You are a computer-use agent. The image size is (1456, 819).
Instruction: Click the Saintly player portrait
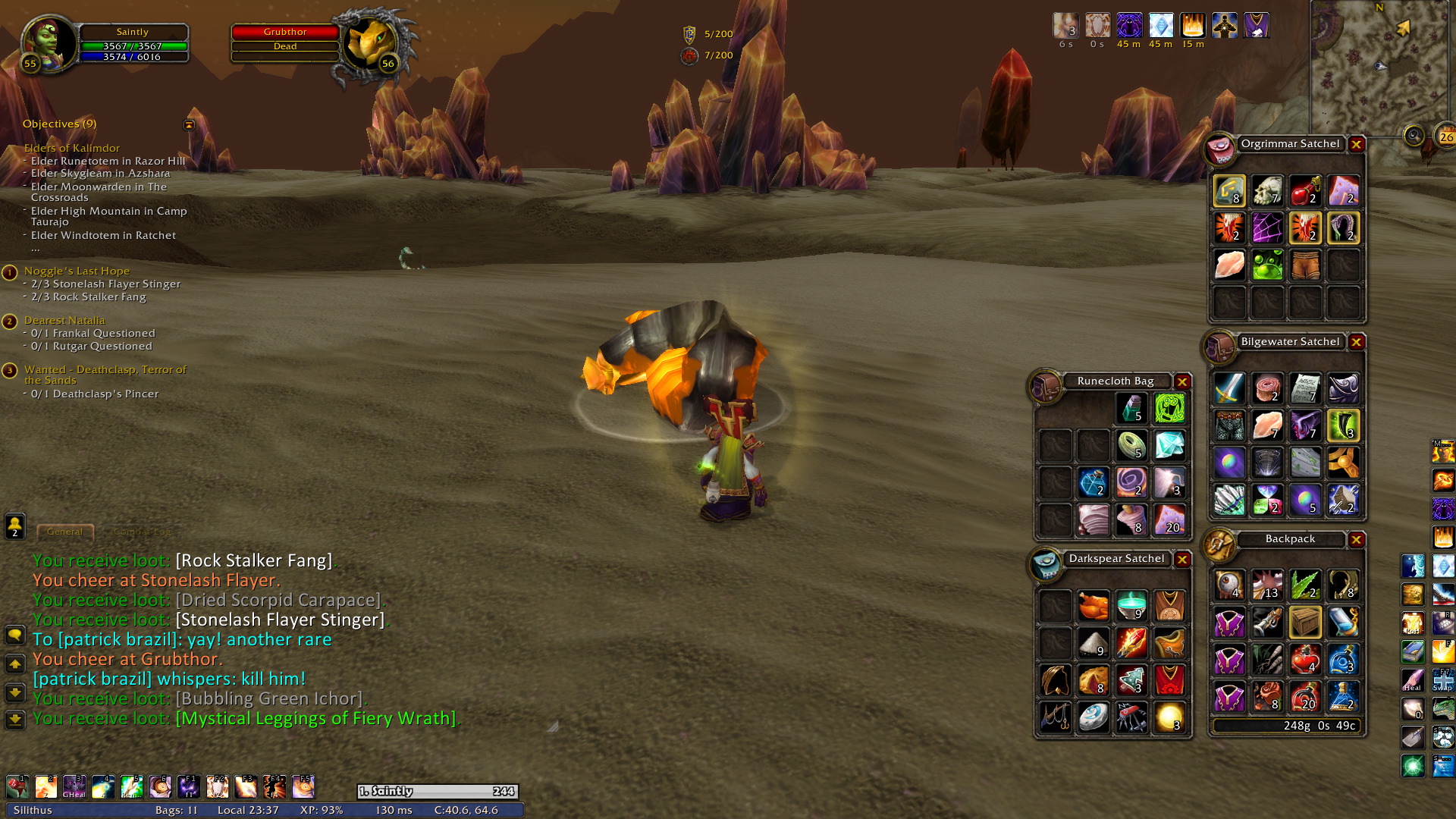[x=49, y=42]
